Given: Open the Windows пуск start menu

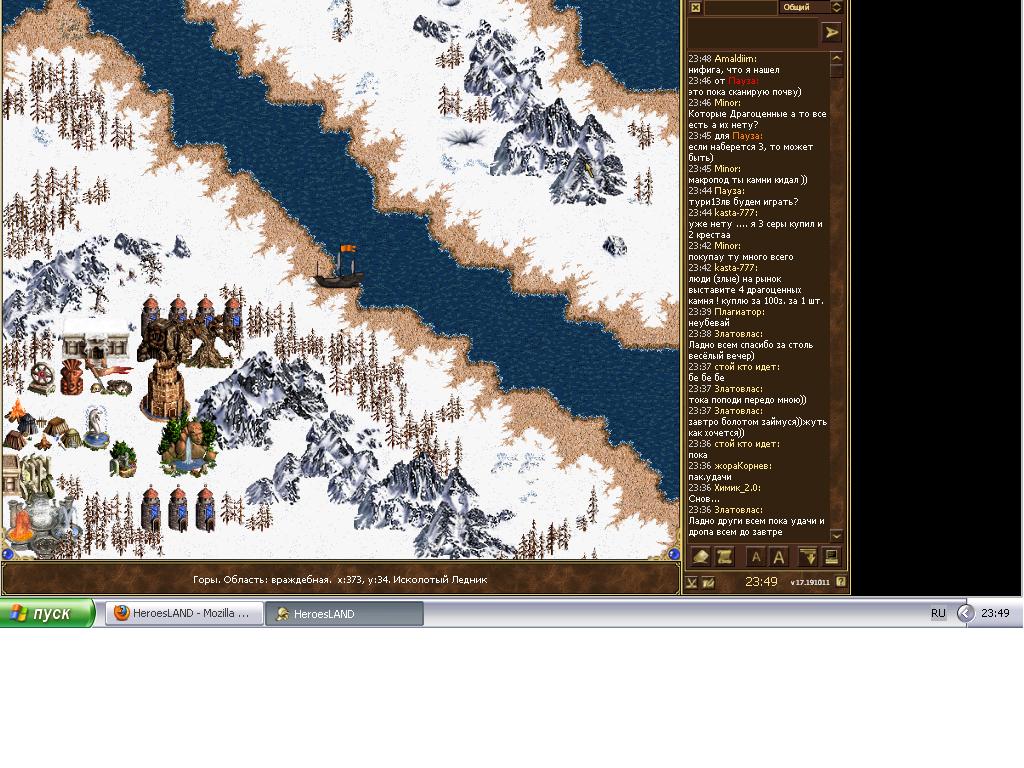Looking at the screenshot, I should pyautogui.click(x=48, y=613).
